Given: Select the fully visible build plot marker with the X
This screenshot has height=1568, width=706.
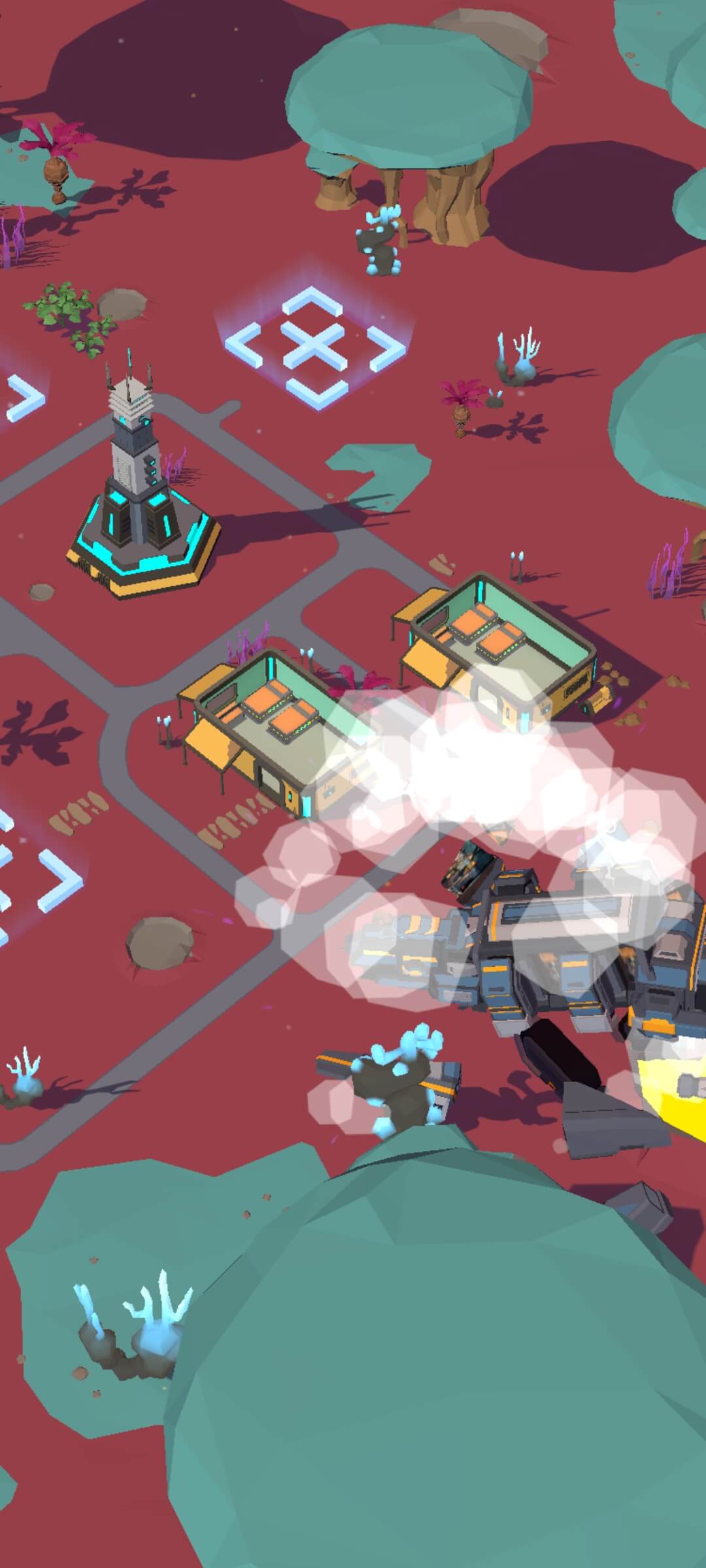Looking at the screenshot, I should [x=314, y=344].
